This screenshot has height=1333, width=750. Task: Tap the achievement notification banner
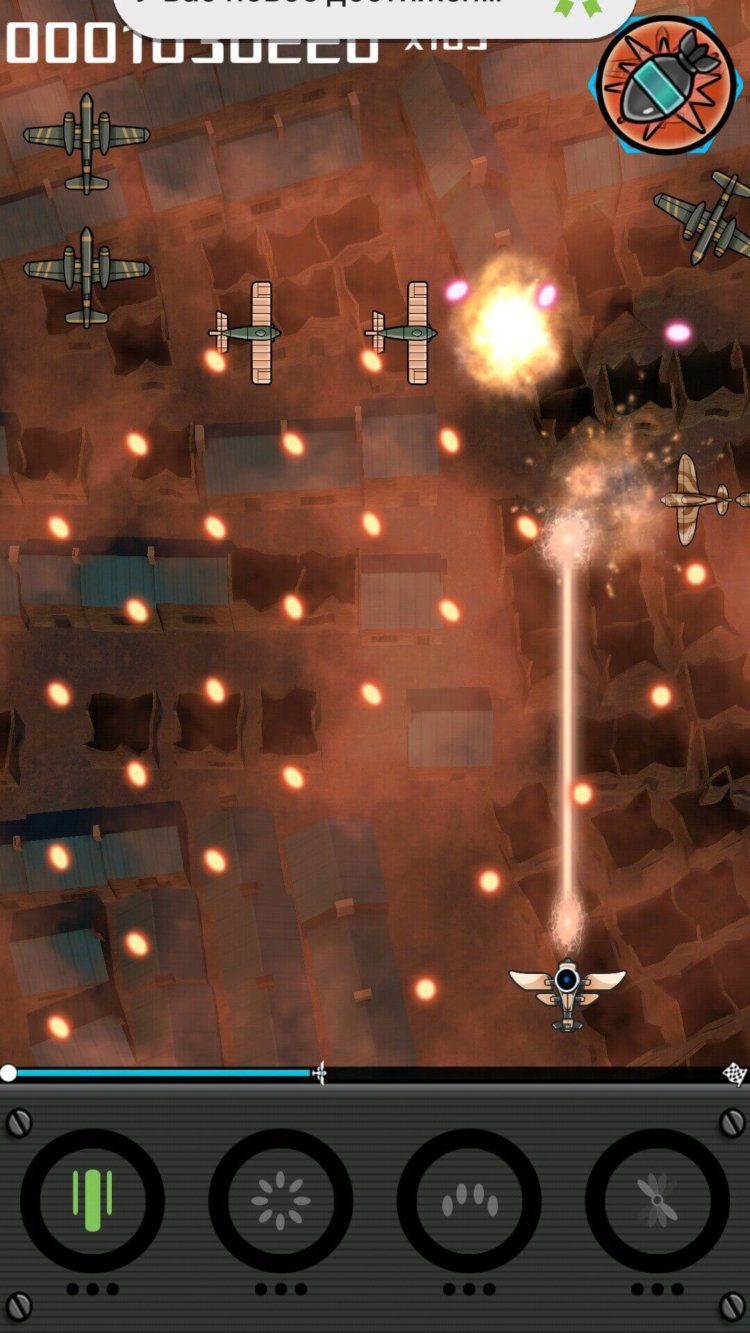pos(375,12)
